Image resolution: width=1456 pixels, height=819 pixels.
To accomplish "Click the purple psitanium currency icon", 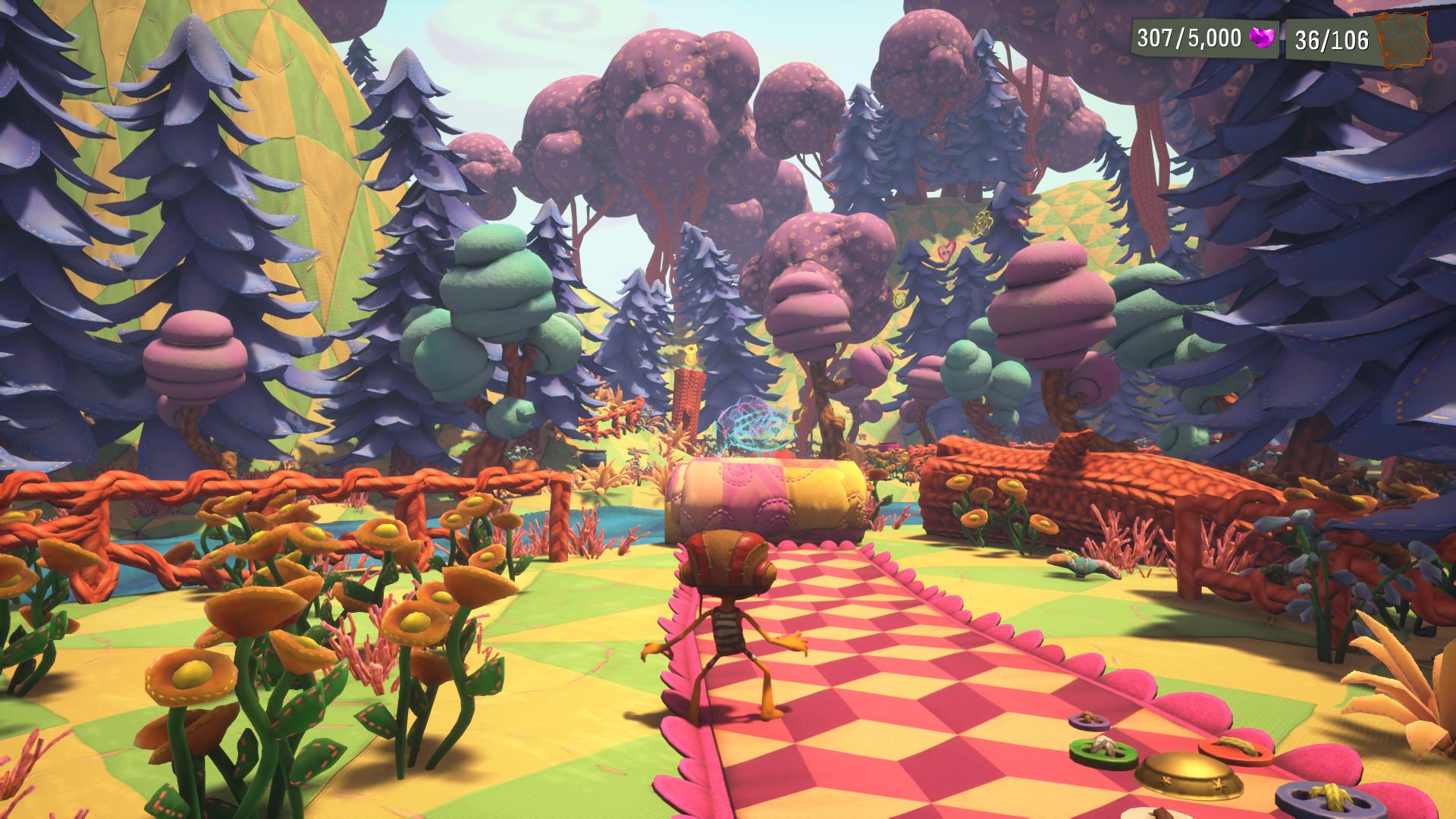I will pyautogui.click(x=1262, y=38).
